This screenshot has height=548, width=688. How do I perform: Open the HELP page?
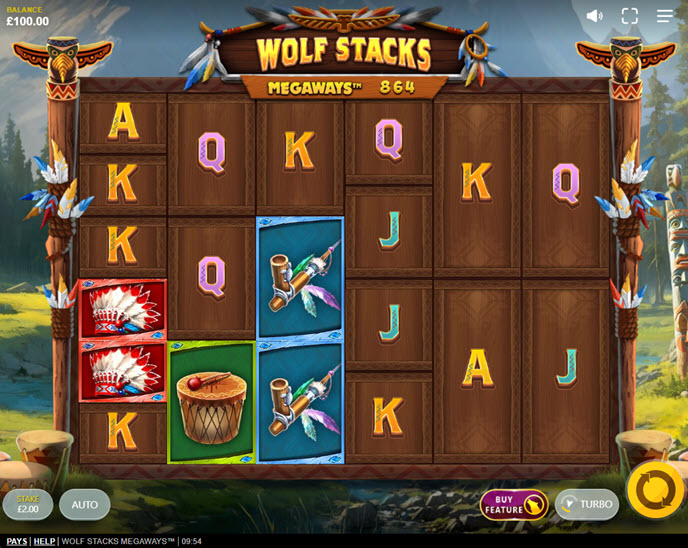[44, 541]
